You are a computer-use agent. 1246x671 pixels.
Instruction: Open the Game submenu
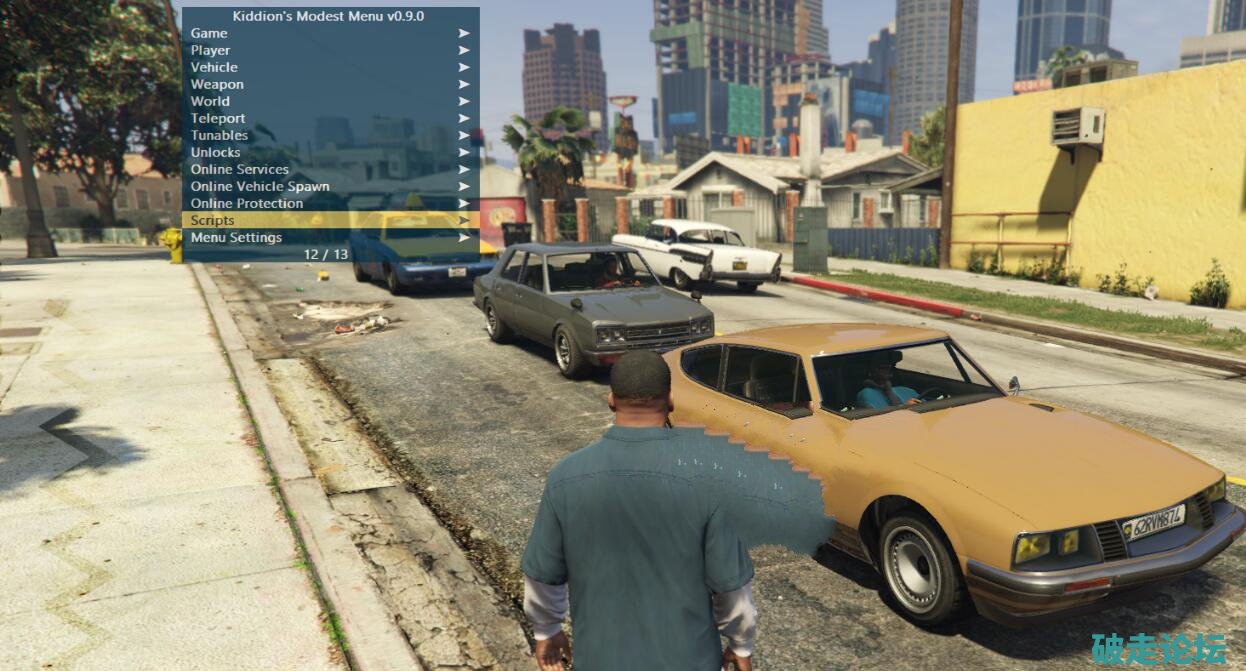click(209, 33)
